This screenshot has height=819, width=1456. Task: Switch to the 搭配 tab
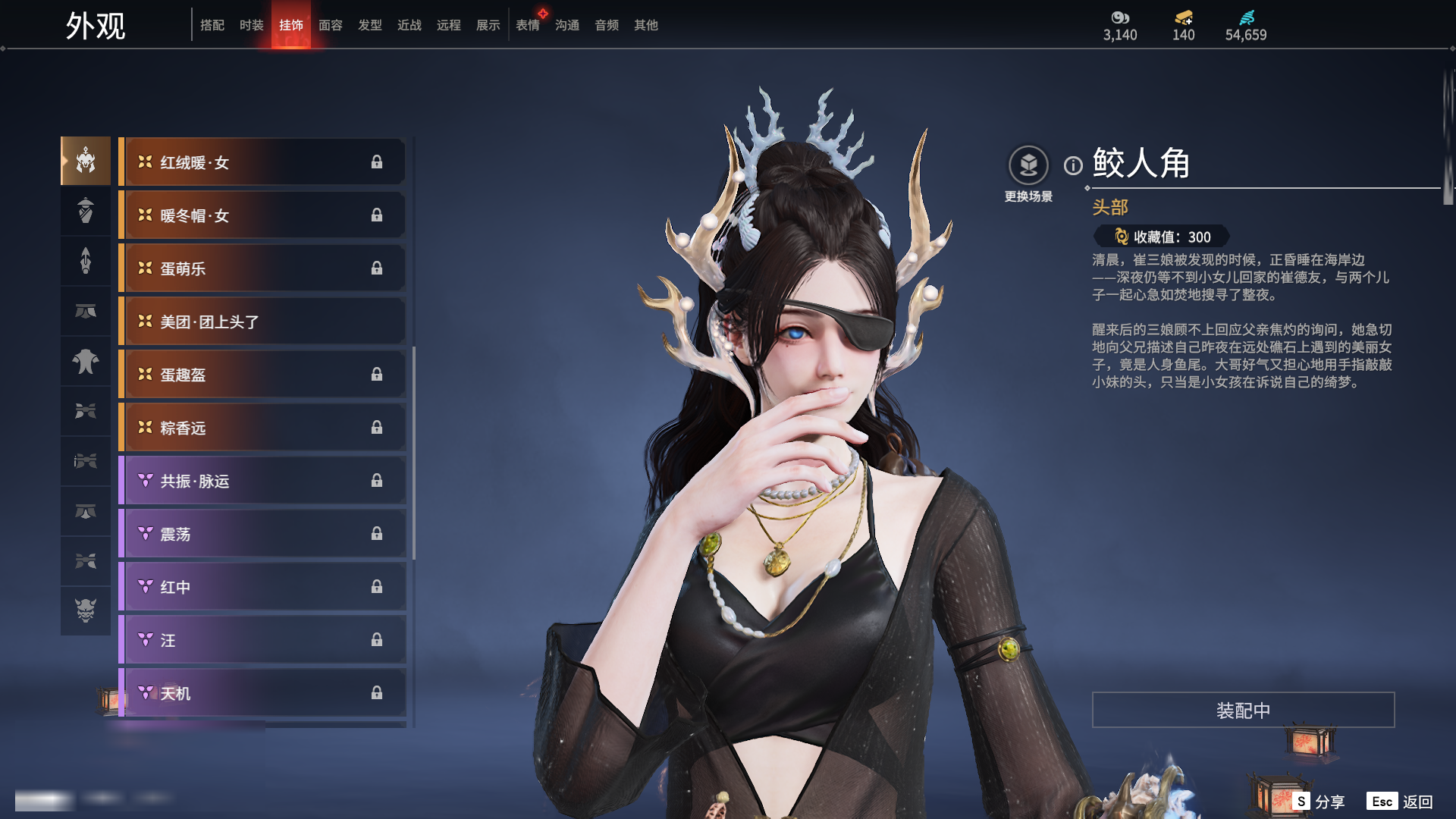click(x=212, y=25)
